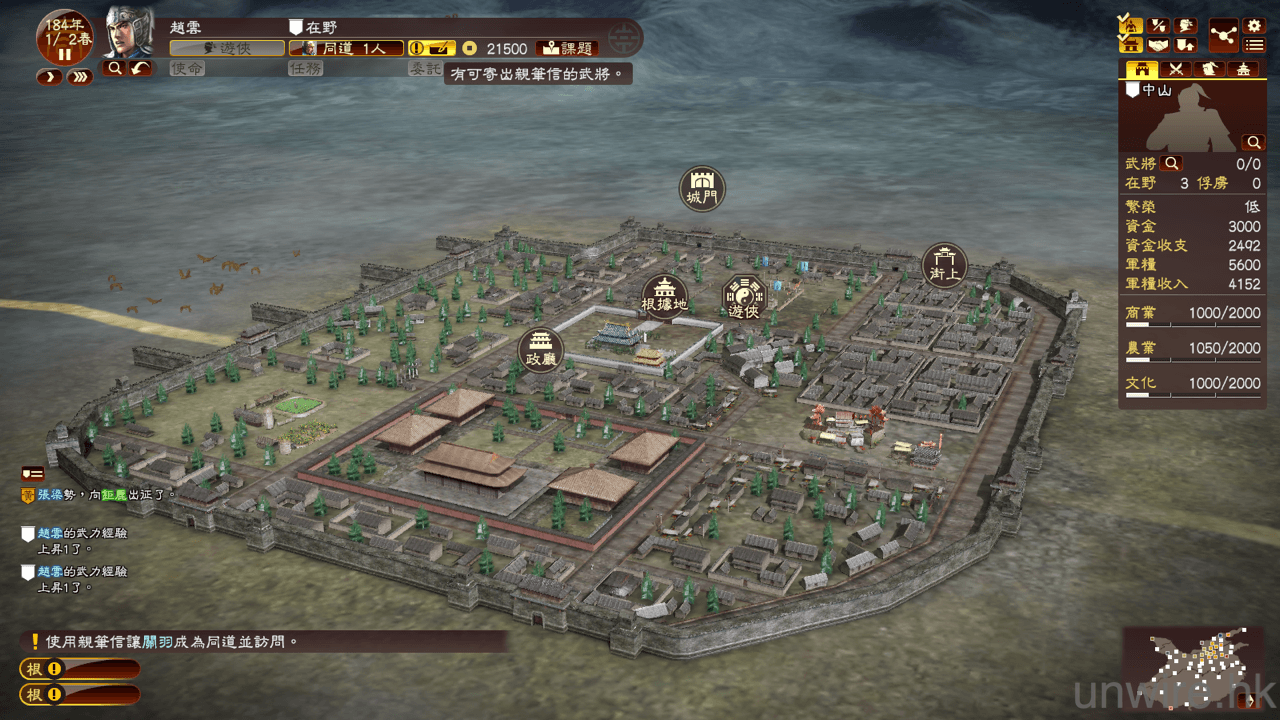Select the 同道 1人 companions button
This screenshot has height=720, width=1280.
pos(346,48)
